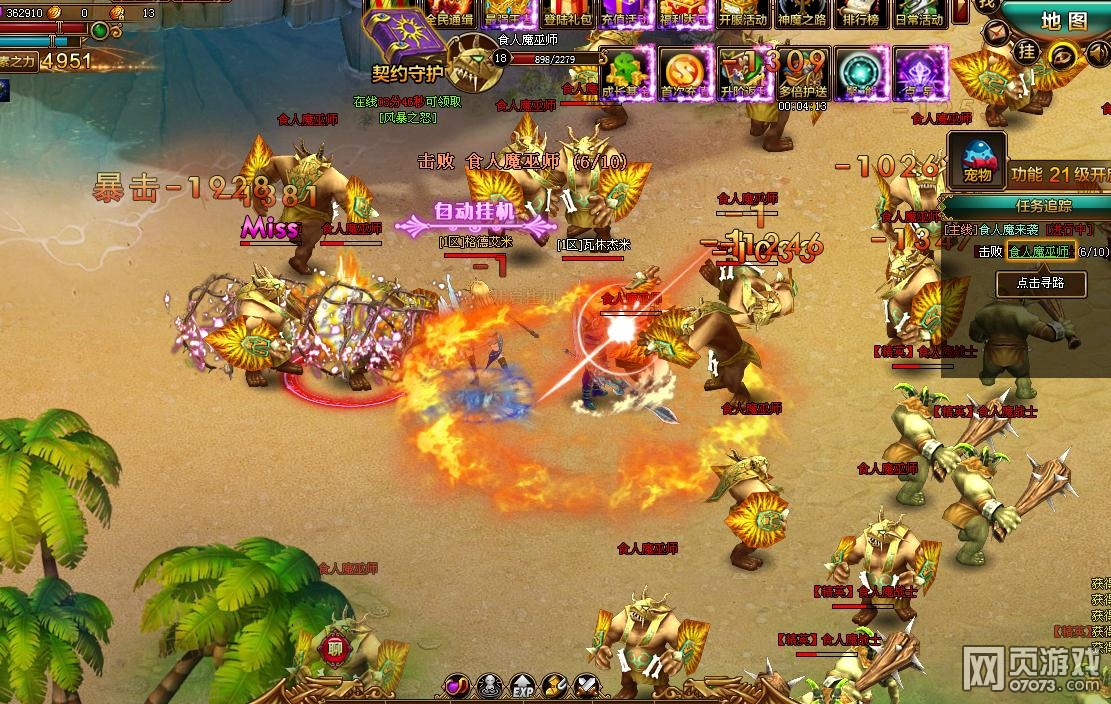The image size is (1111, 704).
Task: Open the 登陆礼包 login gift pack
Action: (x=568, y=14)
